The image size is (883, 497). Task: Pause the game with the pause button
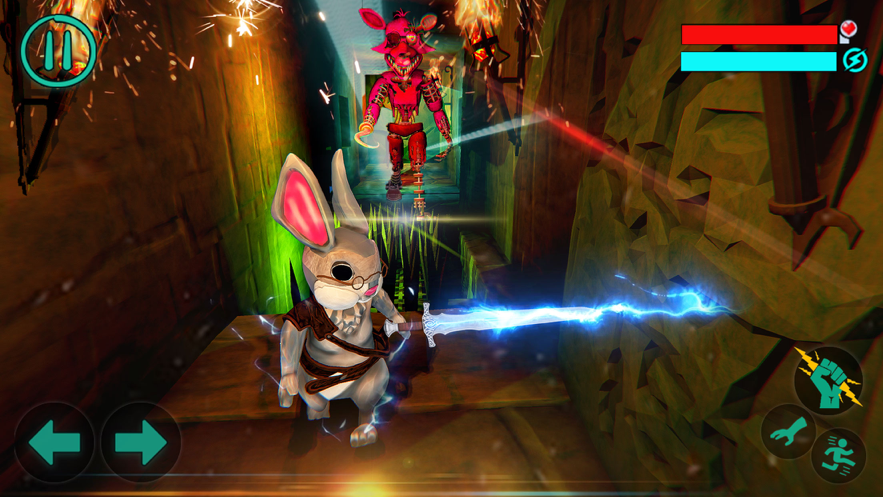tap(58, 50)
